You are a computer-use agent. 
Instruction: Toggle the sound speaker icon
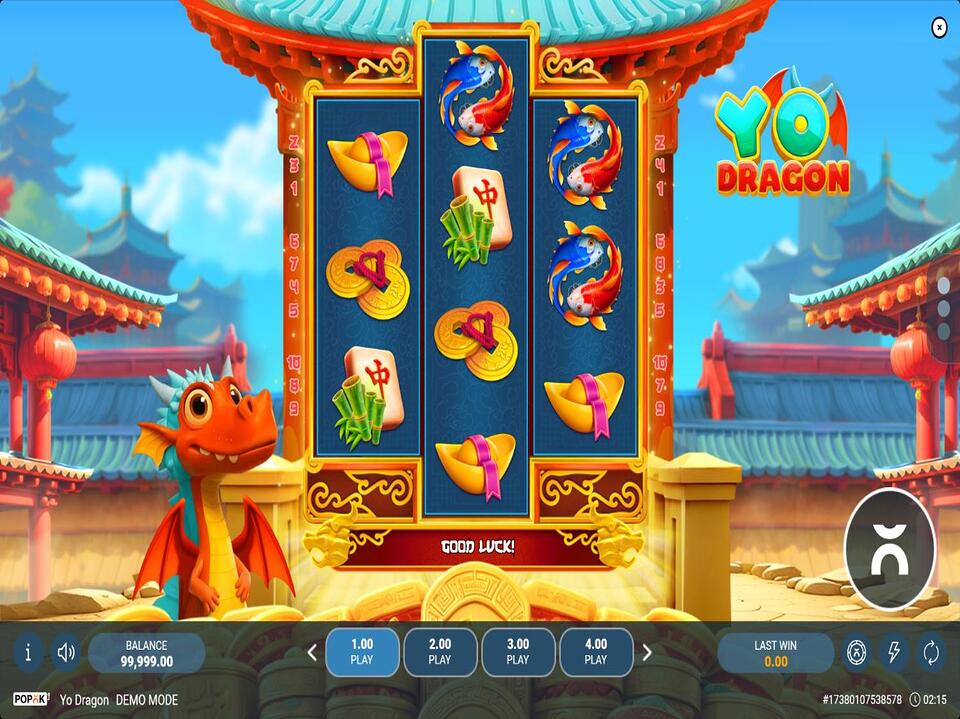67,653
